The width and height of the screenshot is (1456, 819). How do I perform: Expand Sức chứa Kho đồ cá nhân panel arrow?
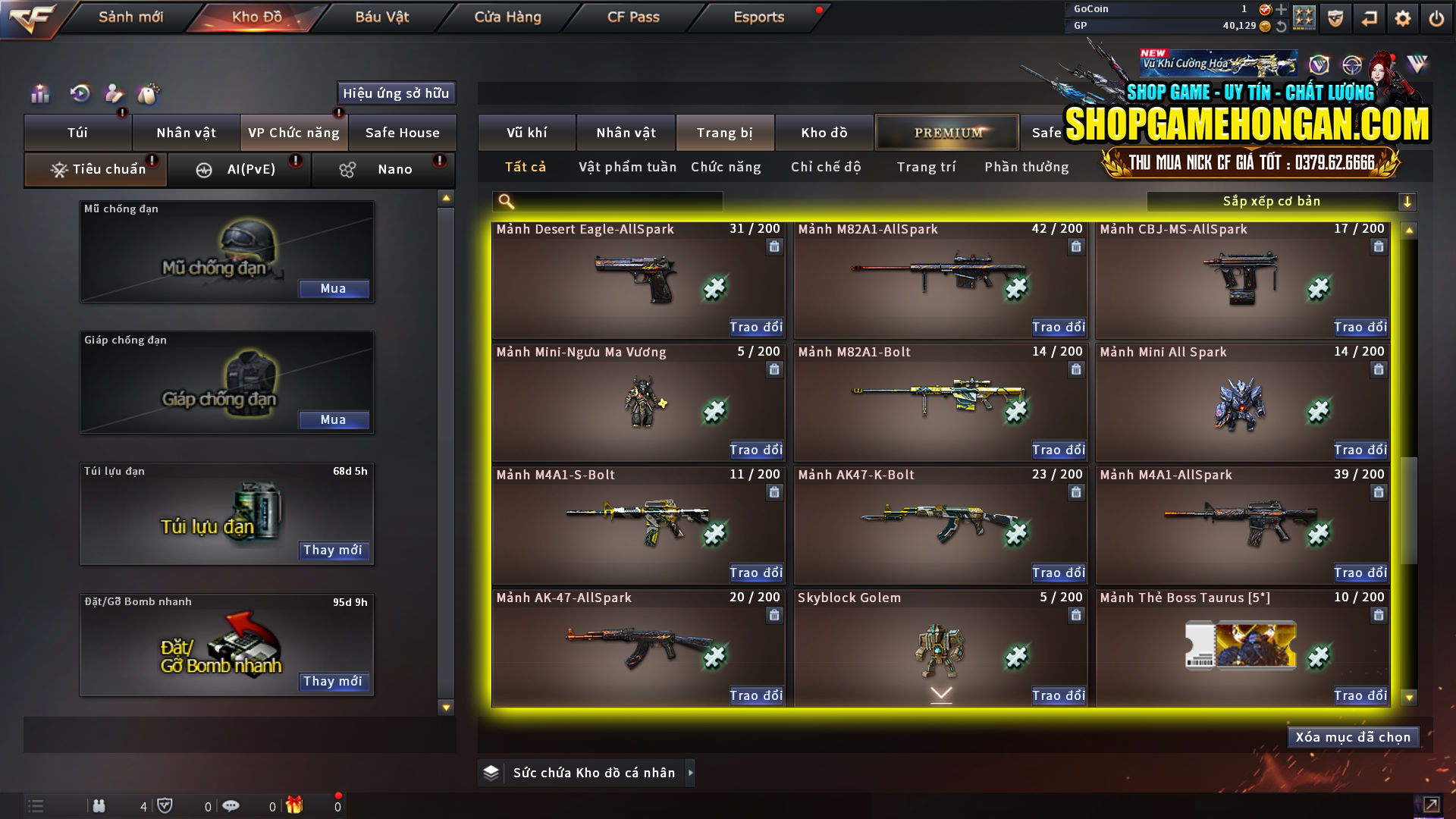(x=691, y=773)
